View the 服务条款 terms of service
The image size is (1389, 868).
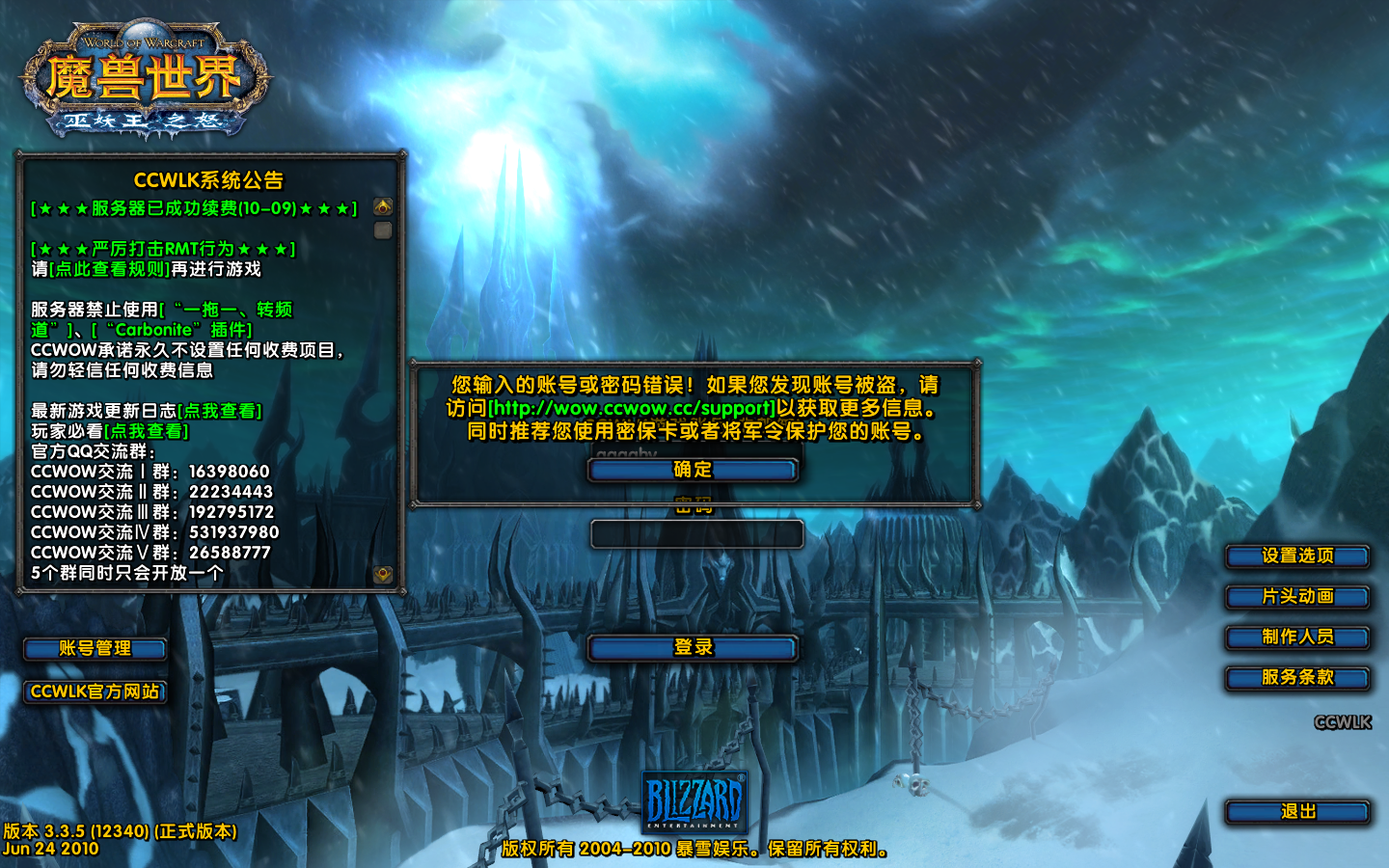pyautogui.click(x=1297, y=678)
